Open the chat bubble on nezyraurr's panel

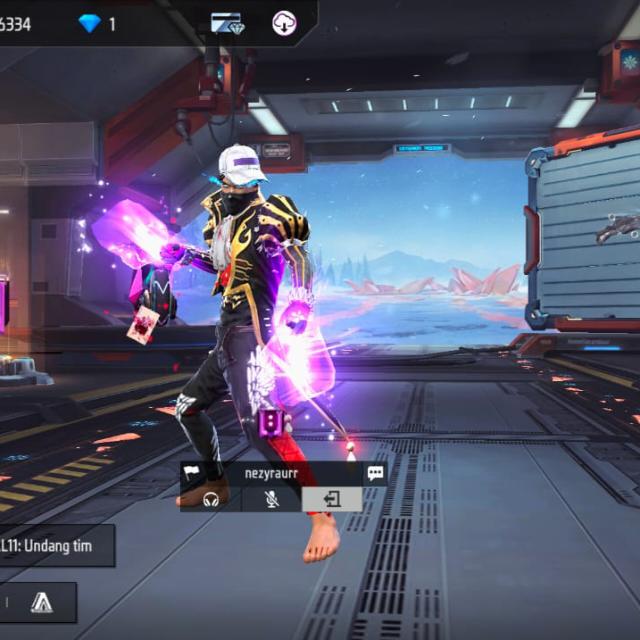tap(375, 473)
